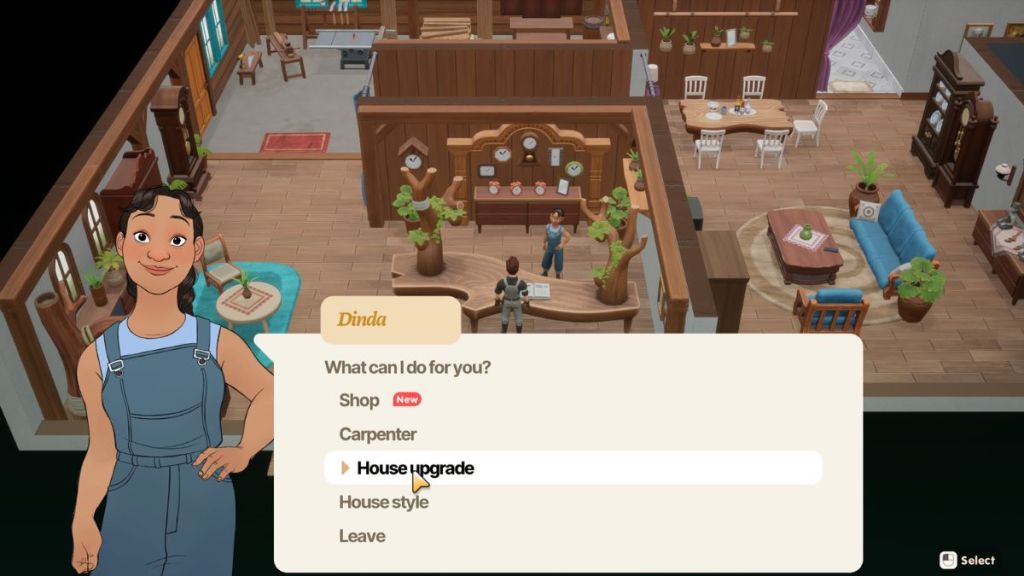Pick the House style option
1024x576 pixels.
tap(384, 502)
